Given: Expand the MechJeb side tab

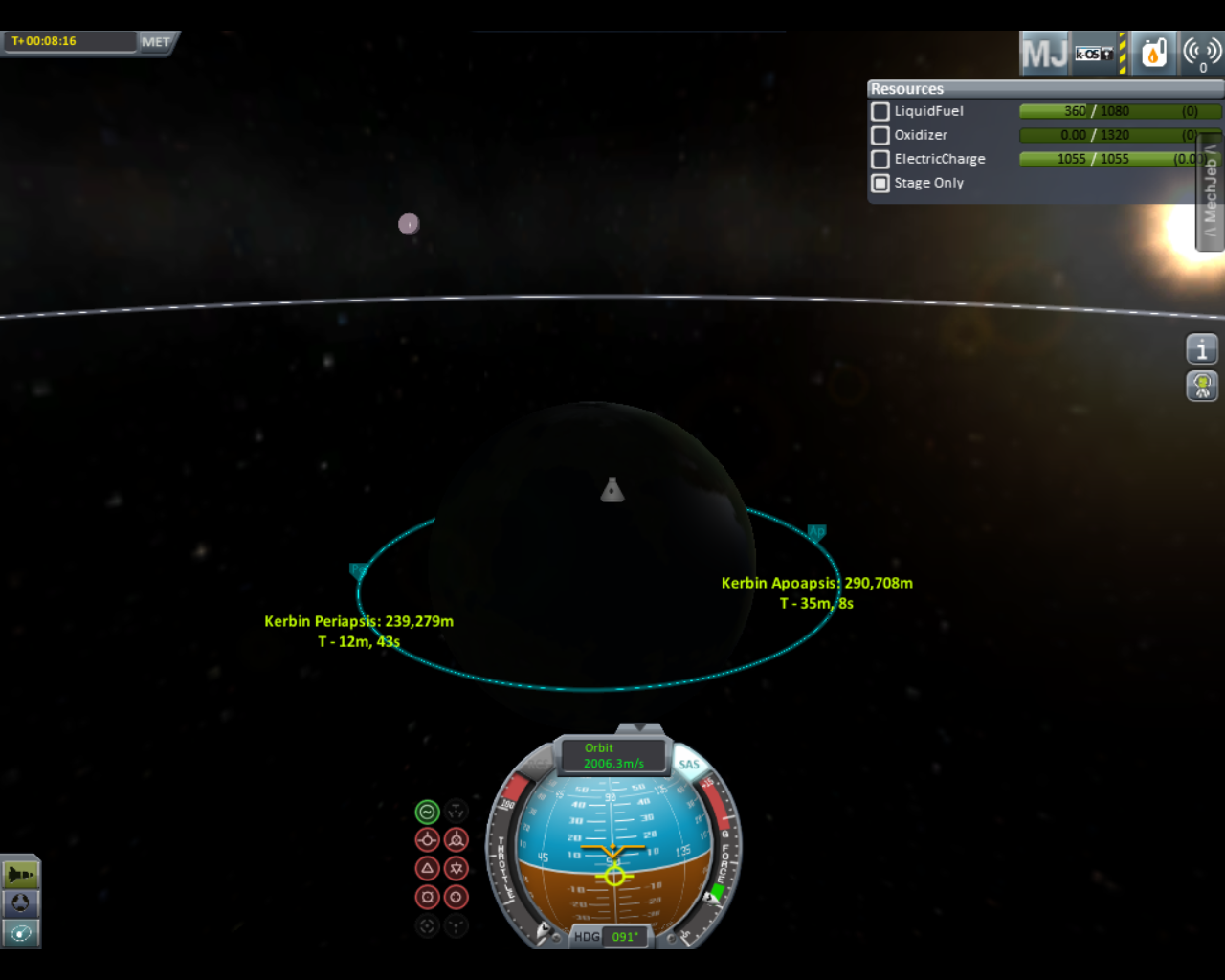Looking at the screenshot, I should click(x=1211, y=192).
